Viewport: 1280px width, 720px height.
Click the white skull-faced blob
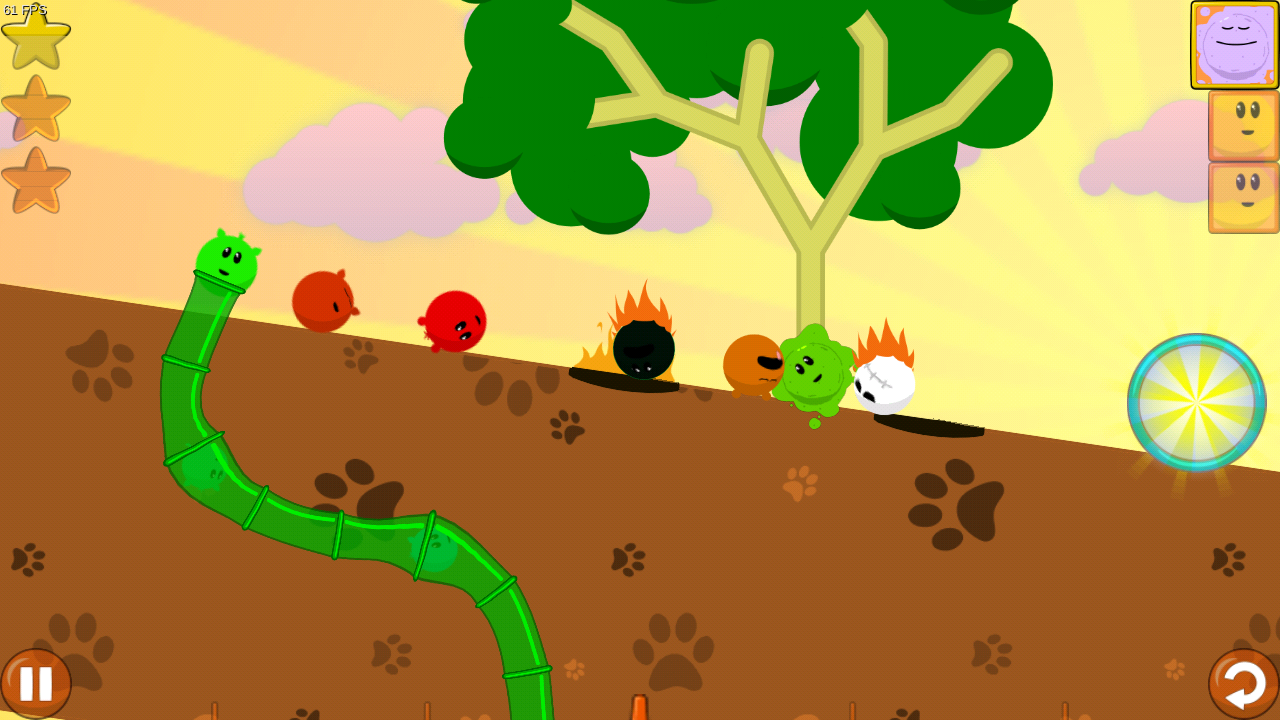(x=883, y=385)
